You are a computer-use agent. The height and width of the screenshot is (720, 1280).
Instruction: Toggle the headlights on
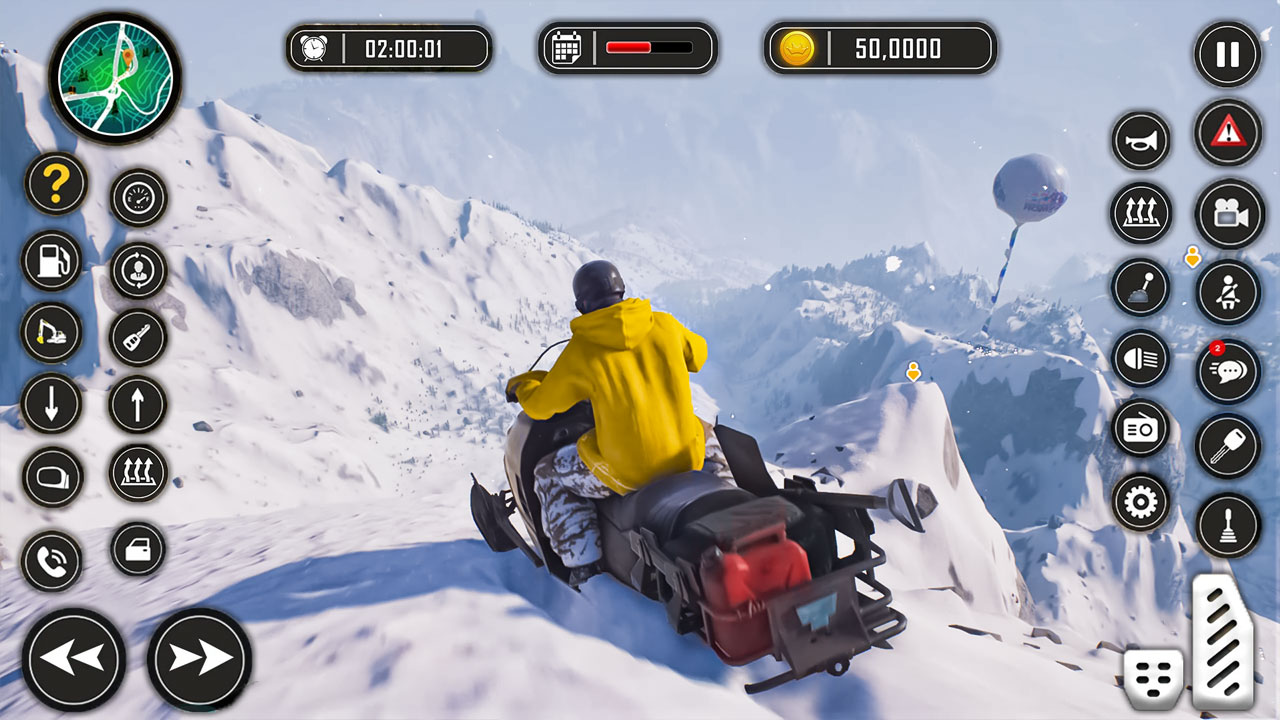pyautogui.click(x=1141, y=361)
